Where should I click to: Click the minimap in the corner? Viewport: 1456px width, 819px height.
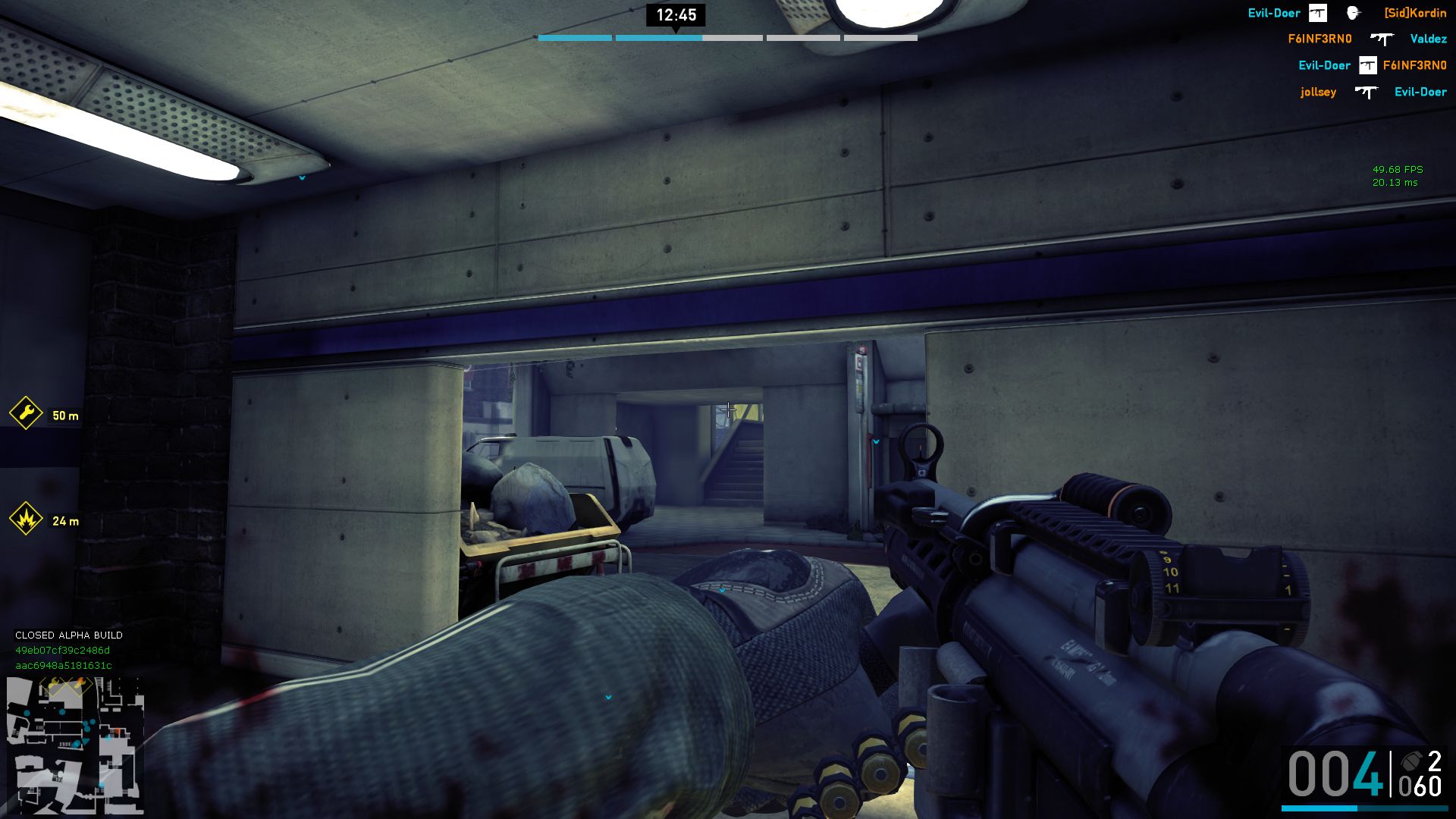pos(74,745)
